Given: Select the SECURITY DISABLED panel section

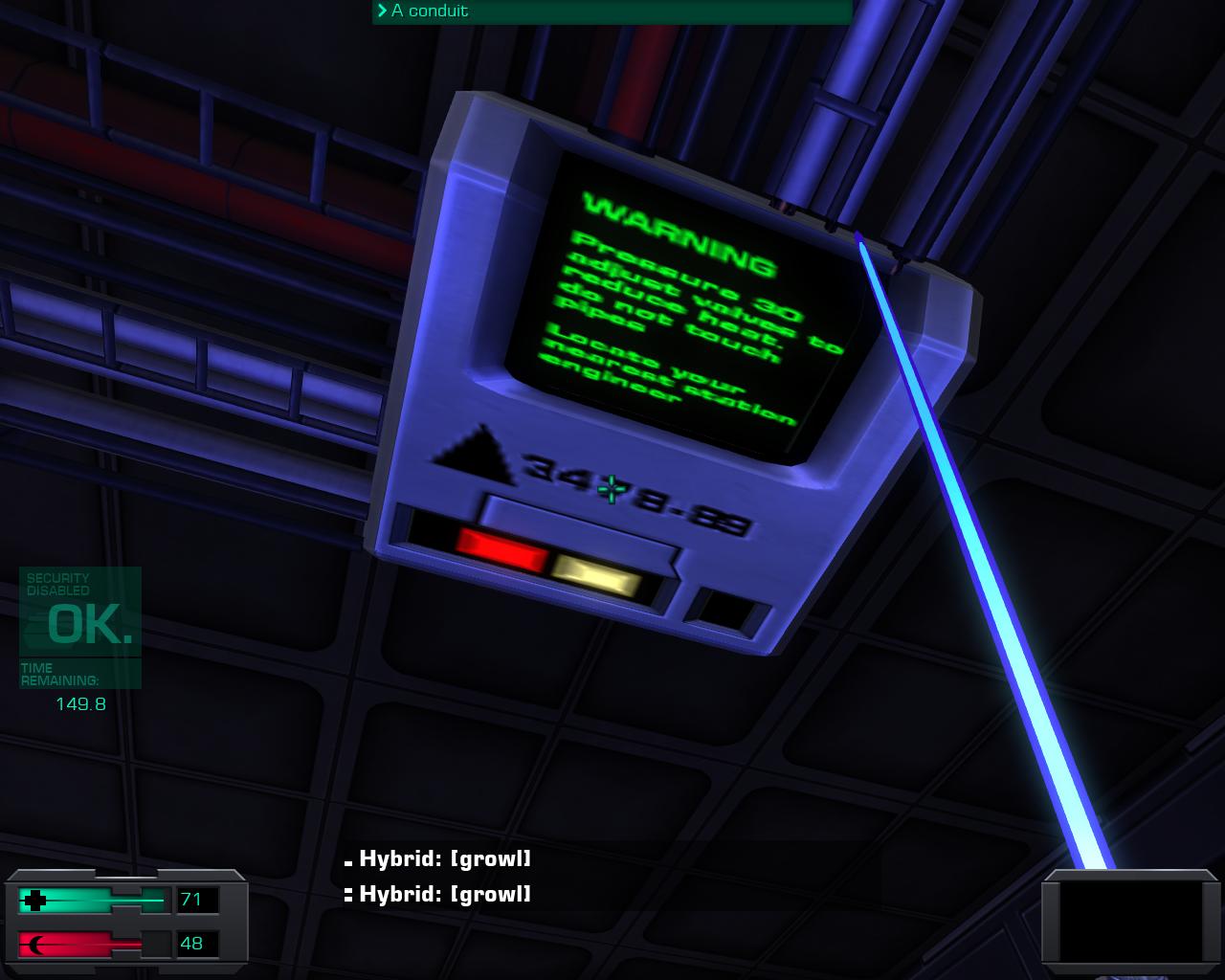Looking at the screenshot, I should tap(57, 584).
